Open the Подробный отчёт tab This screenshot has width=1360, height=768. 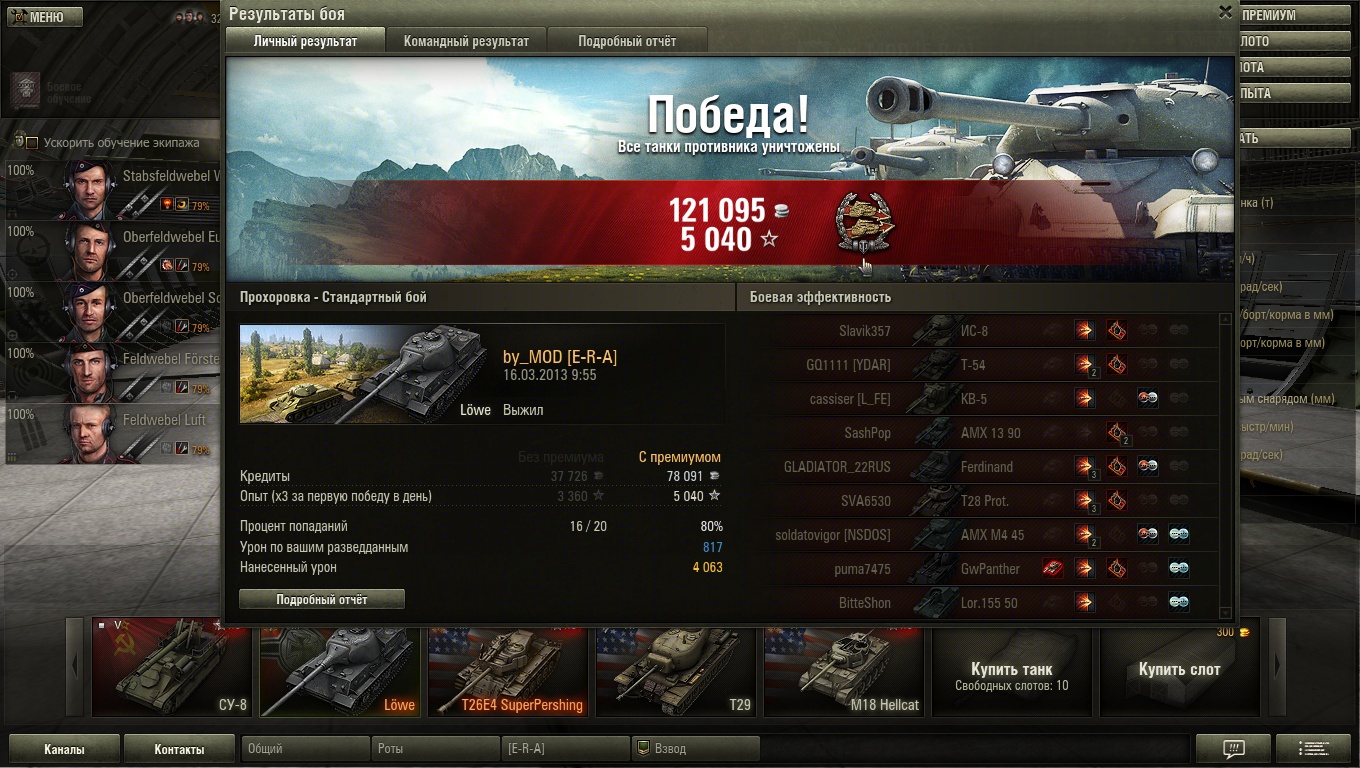[626, 41]
